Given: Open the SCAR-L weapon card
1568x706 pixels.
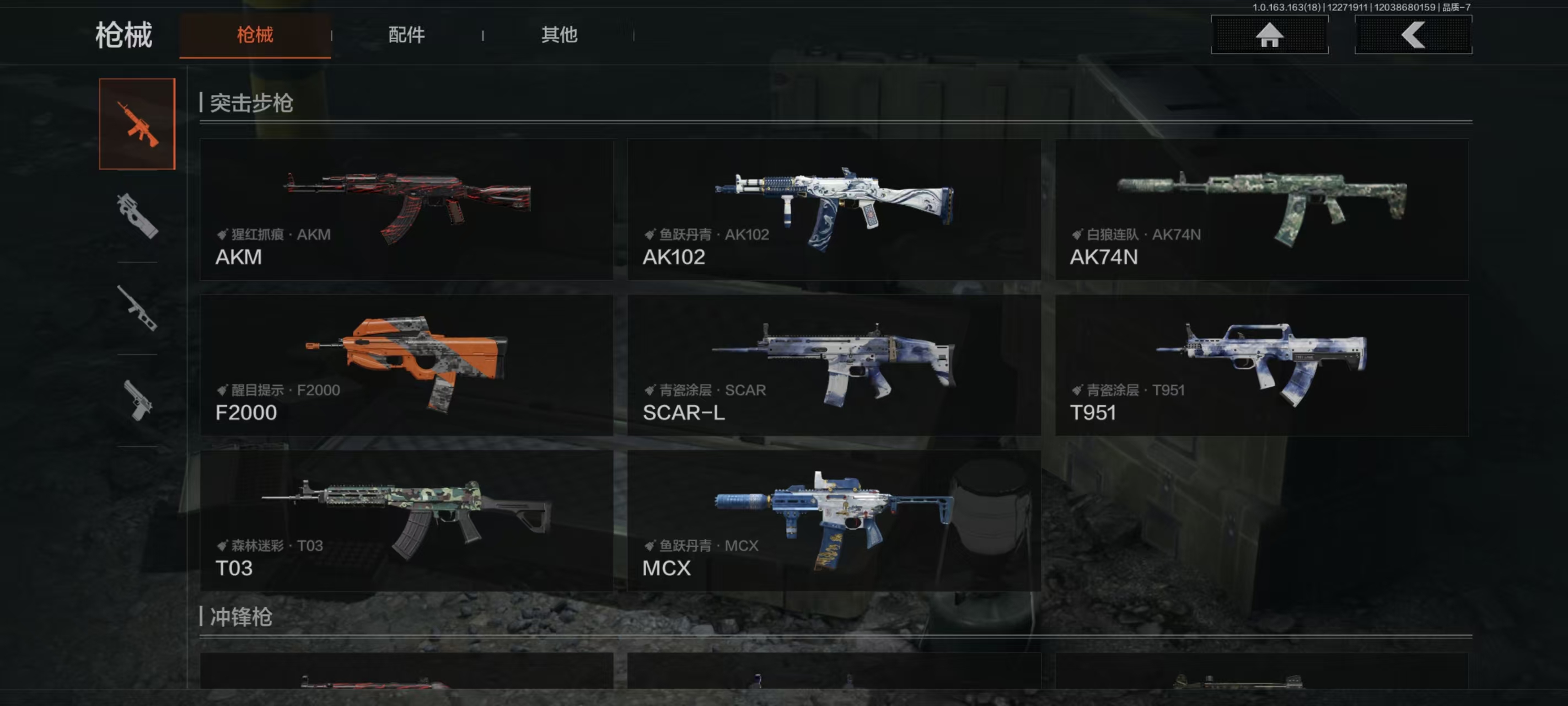Looking at the screenshot, I should 834,365.
